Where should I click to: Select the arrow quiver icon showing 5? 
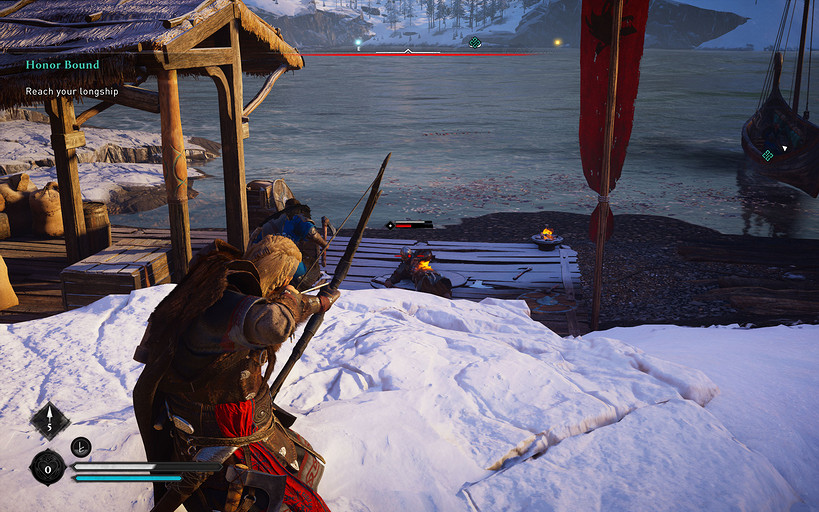click(x=49, y=421)
